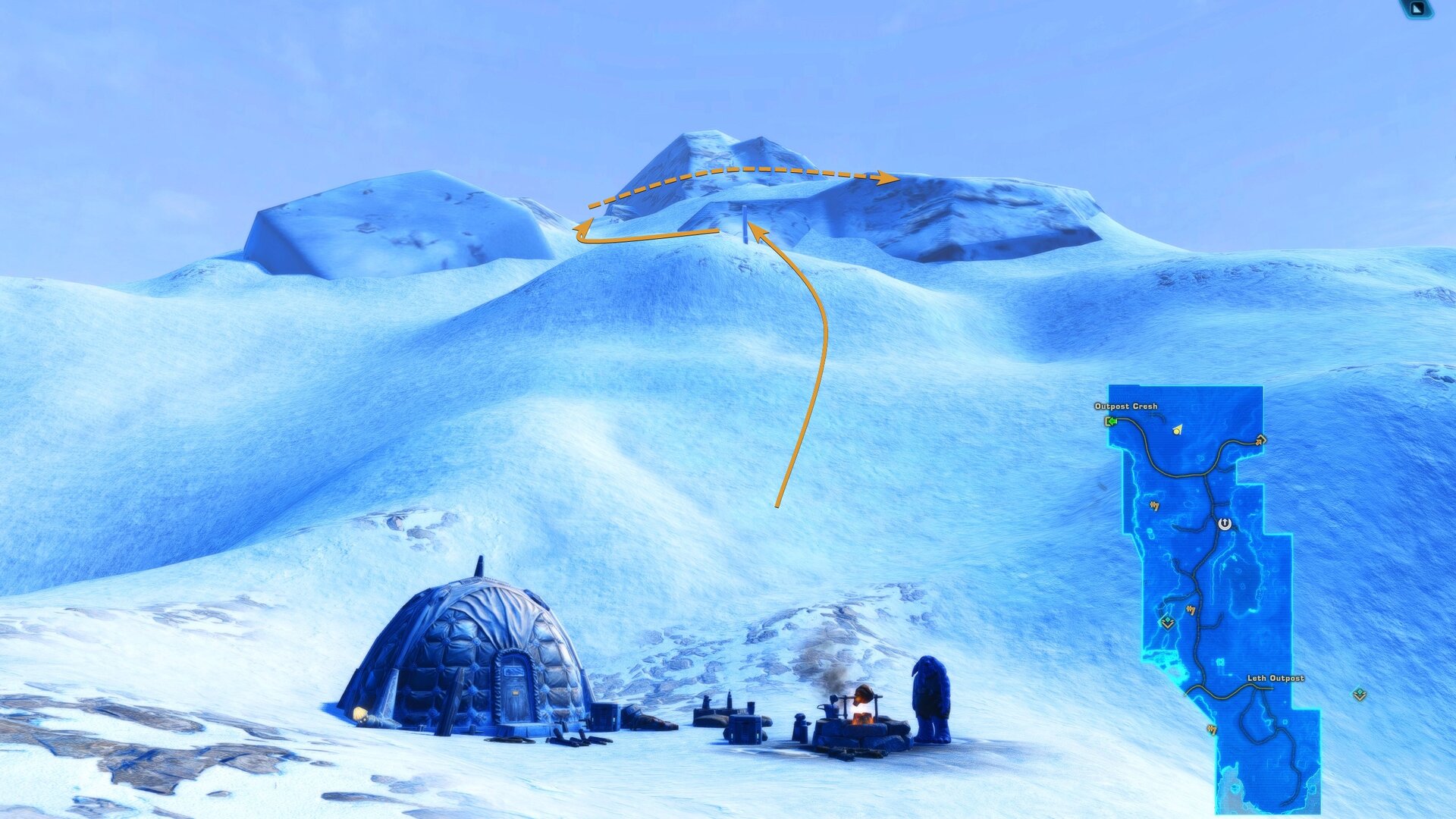The height and width of the screenshot is (819, 1456).
Task: Click the green diamond marker on the map's left side
Action: (1167, 623)
